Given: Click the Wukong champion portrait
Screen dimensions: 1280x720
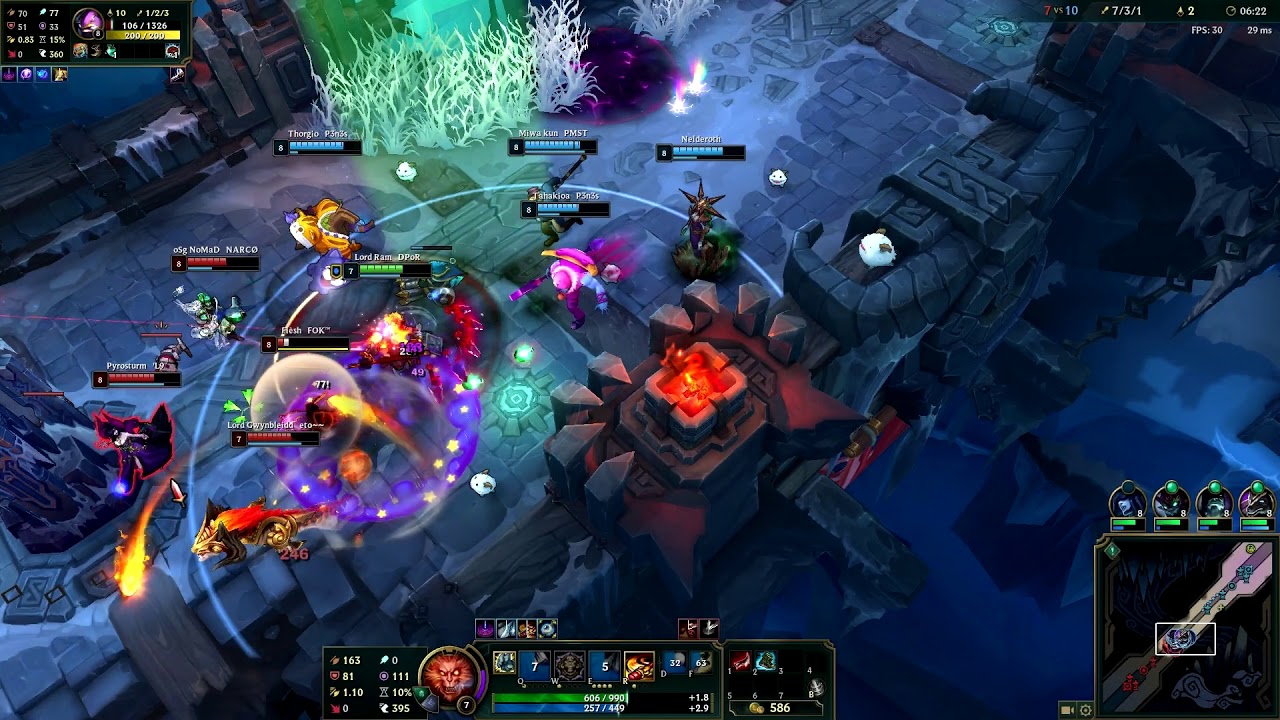Looking at the screenshot, I should 447,674.
